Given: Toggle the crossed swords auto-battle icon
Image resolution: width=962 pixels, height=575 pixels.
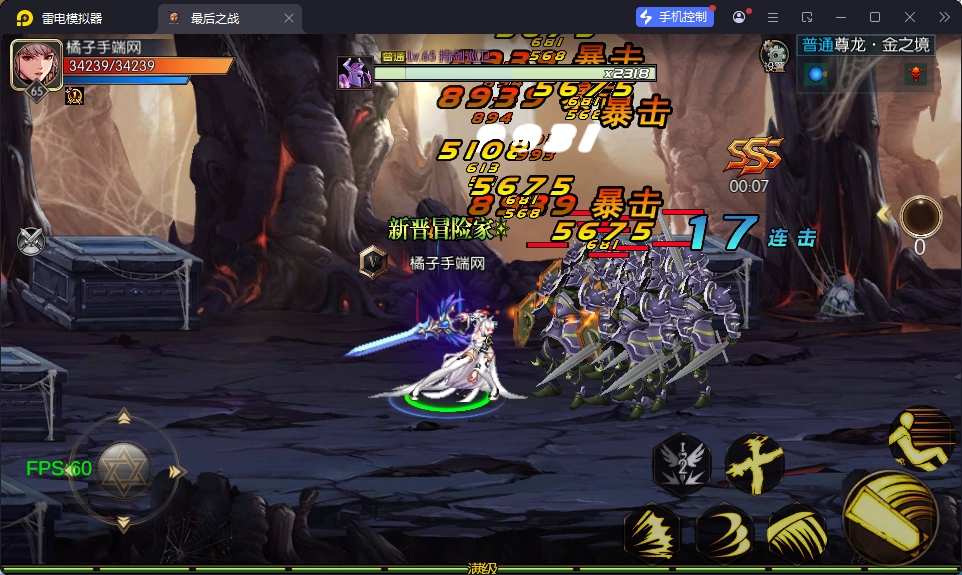Looking at the screenshot, I should pyautogui.click(x=31, y=241).
